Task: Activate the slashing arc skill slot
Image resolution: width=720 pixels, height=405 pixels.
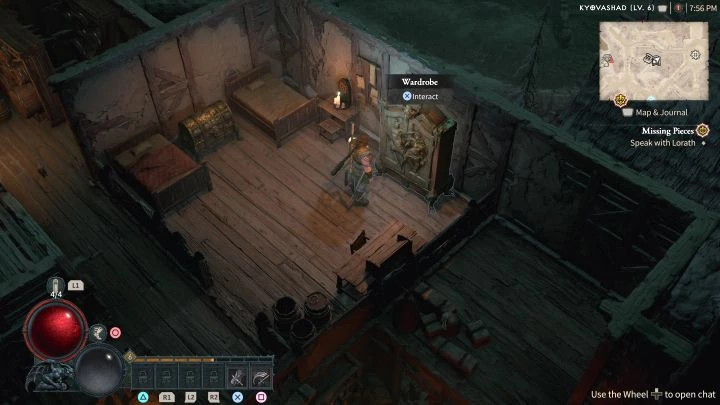Action: click(261, 377)
